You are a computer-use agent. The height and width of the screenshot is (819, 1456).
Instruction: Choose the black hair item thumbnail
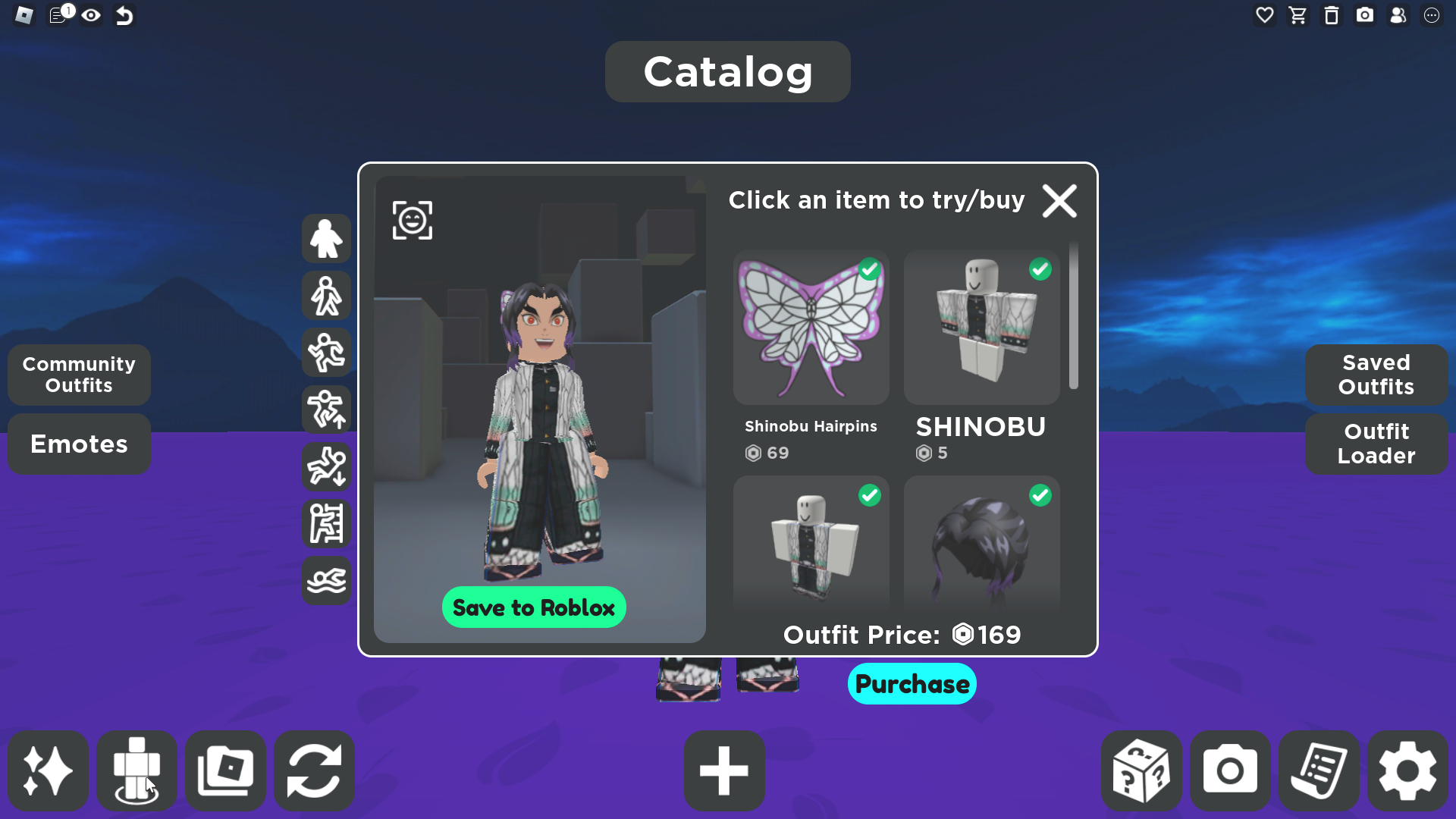click(x=981, y=542)
